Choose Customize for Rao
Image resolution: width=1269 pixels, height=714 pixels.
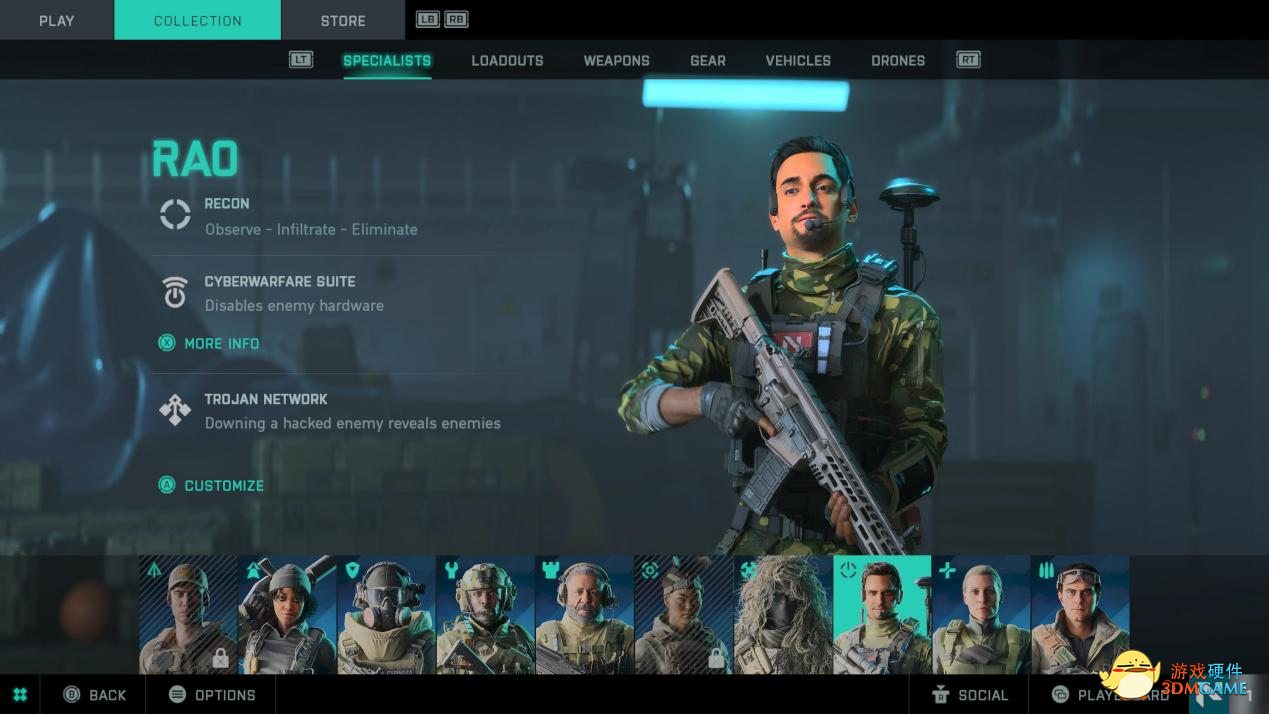pyautogui.click(x=223, y=486)
